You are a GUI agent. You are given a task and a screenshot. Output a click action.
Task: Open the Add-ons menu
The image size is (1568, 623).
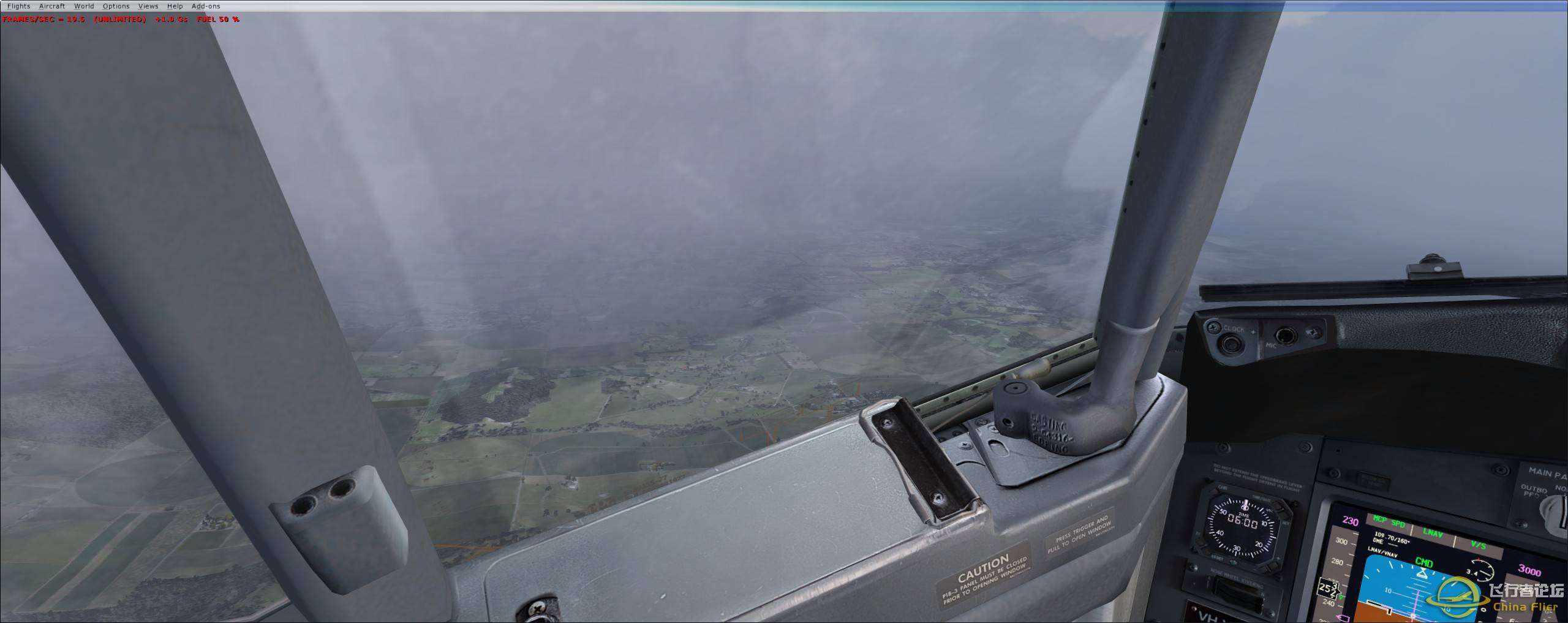point(205,6)
